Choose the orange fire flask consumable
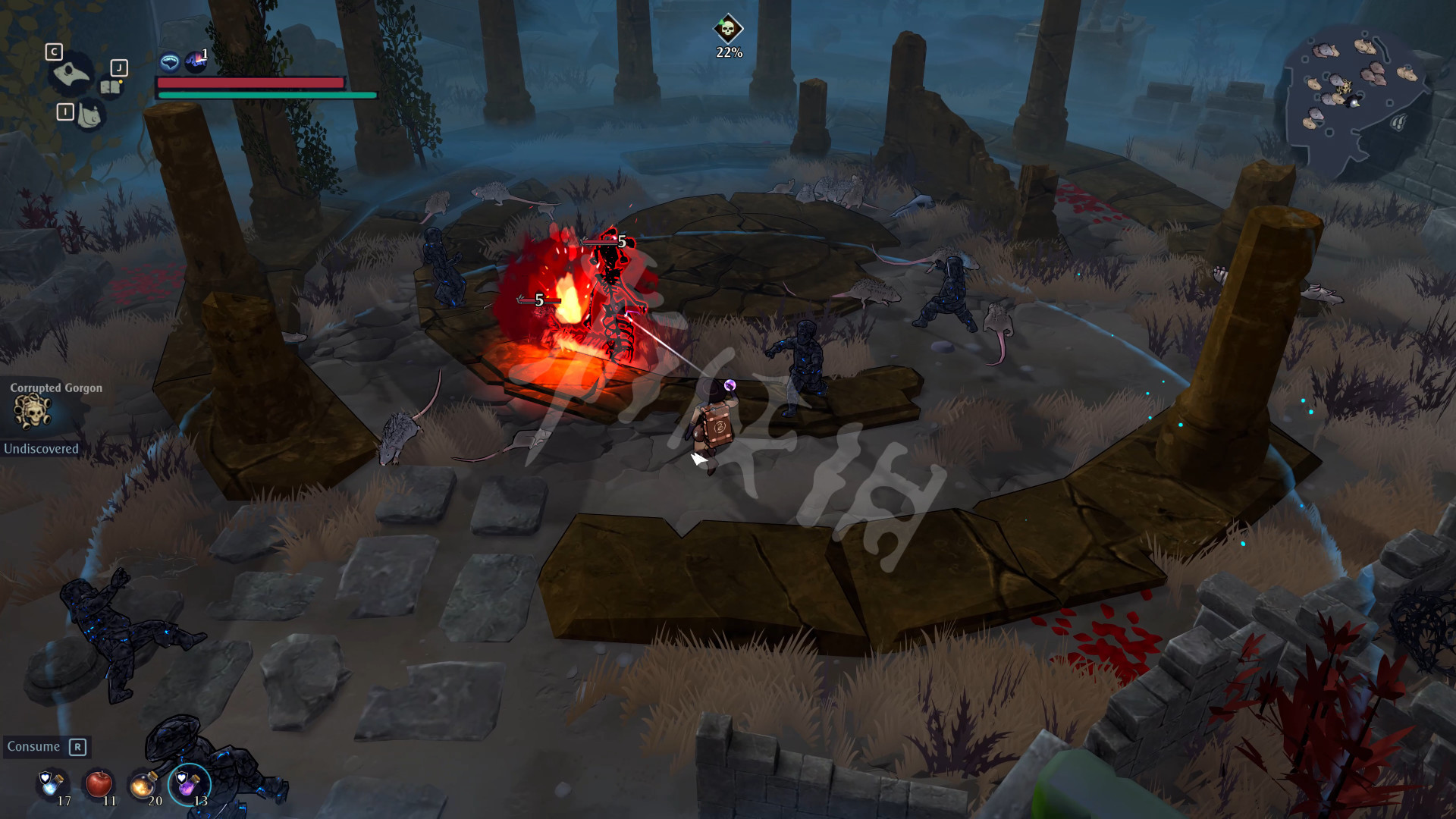The height and width of the screenshot is (819, 1456). point(143,784)
